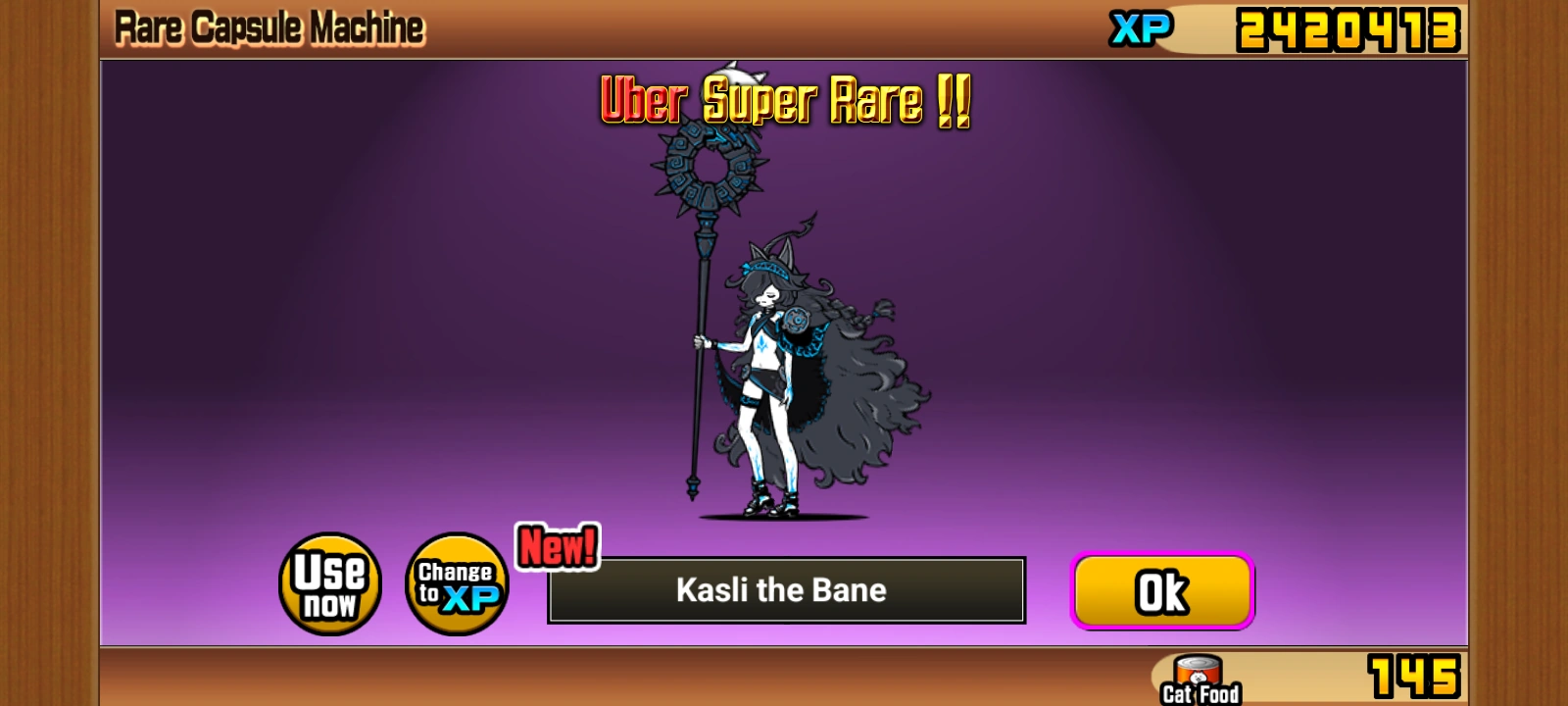Confirm with the Ok button
1568x706 pixels.
point(1162,590)
